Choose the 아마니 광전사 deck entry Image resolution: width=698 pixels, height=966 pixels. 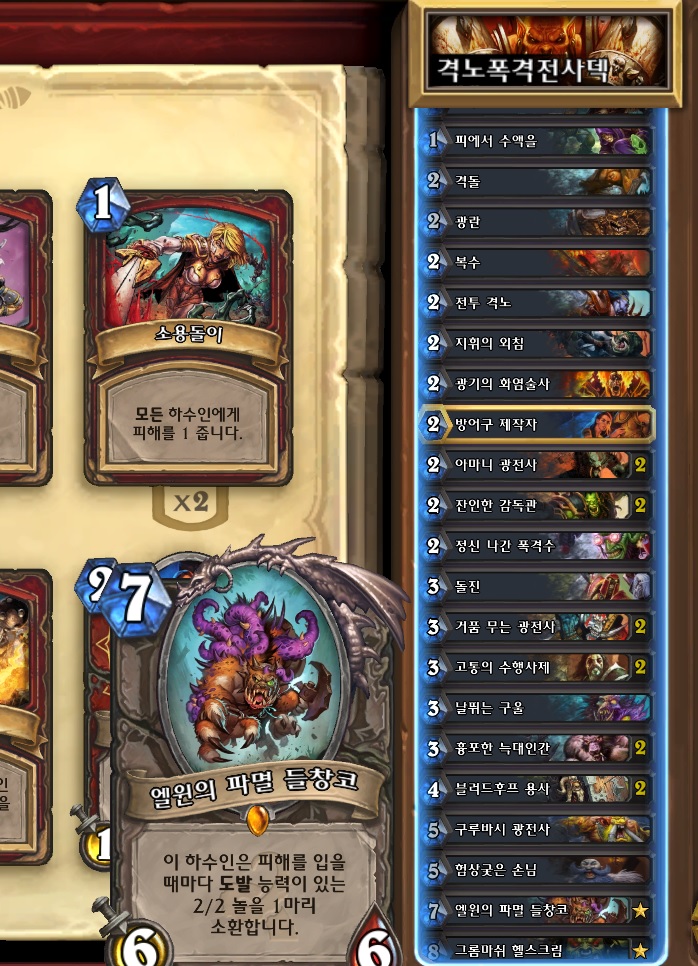tap(538, 465)
